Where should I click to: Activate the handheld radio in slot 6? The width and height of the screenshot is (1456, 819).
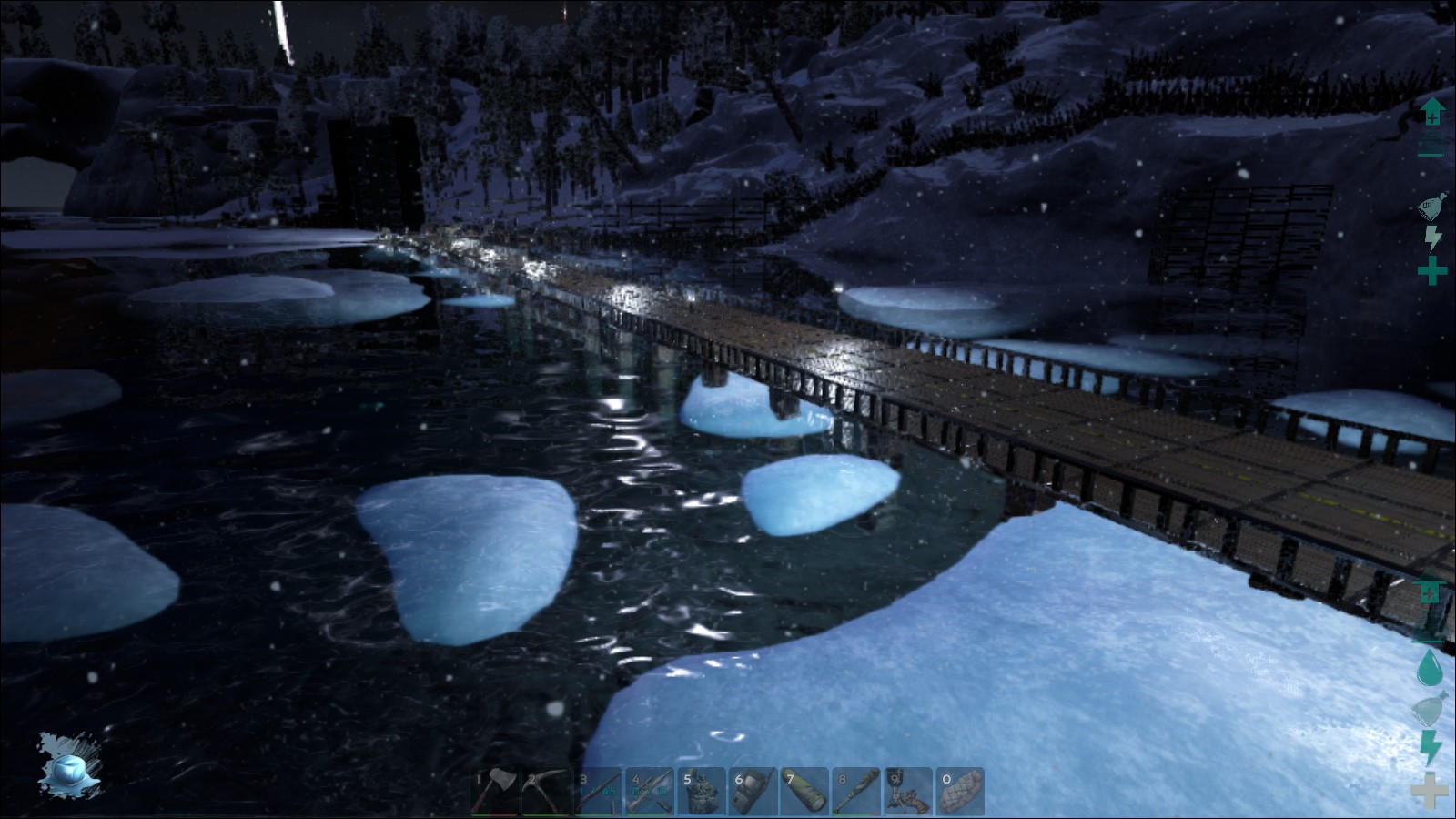753,791
